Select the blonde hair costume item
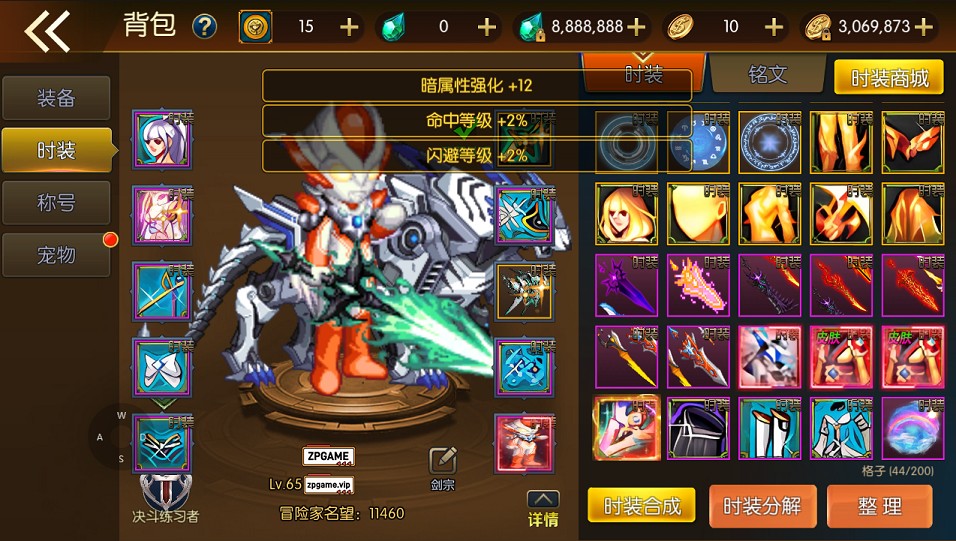Viewport: 956px width, 541px height. 626,213
